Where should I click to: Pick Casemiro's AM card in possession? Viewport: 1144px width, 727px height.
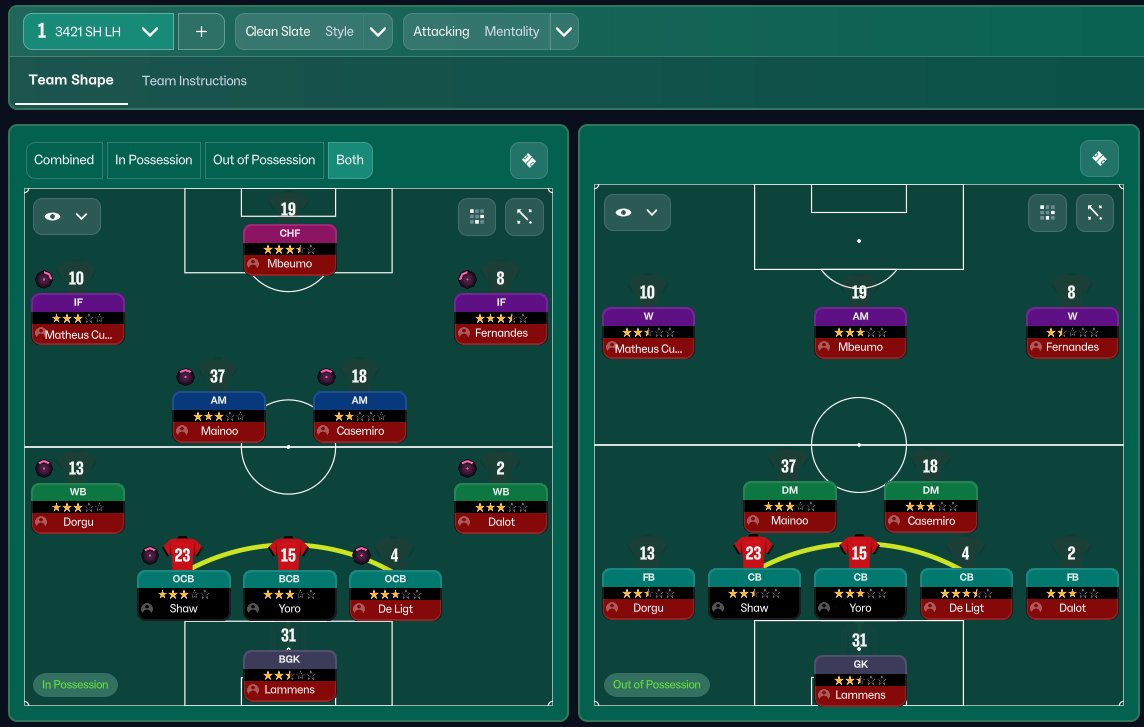pyautogui.click(x=360, y=416)
